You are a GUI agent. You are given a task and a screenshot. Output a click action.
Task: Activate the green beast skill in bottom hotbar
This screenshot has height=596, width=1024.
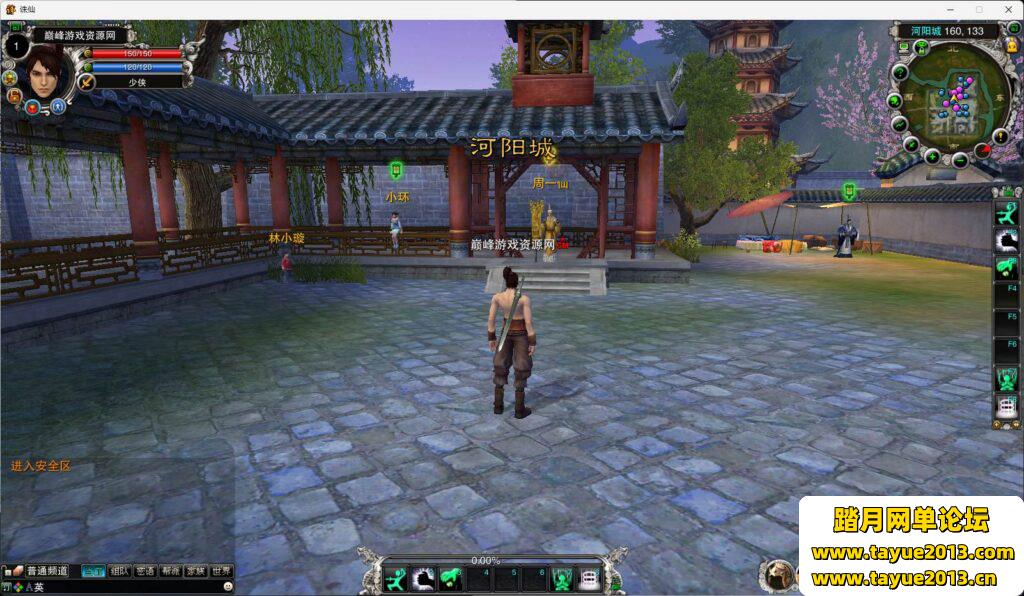coord(450,579)
